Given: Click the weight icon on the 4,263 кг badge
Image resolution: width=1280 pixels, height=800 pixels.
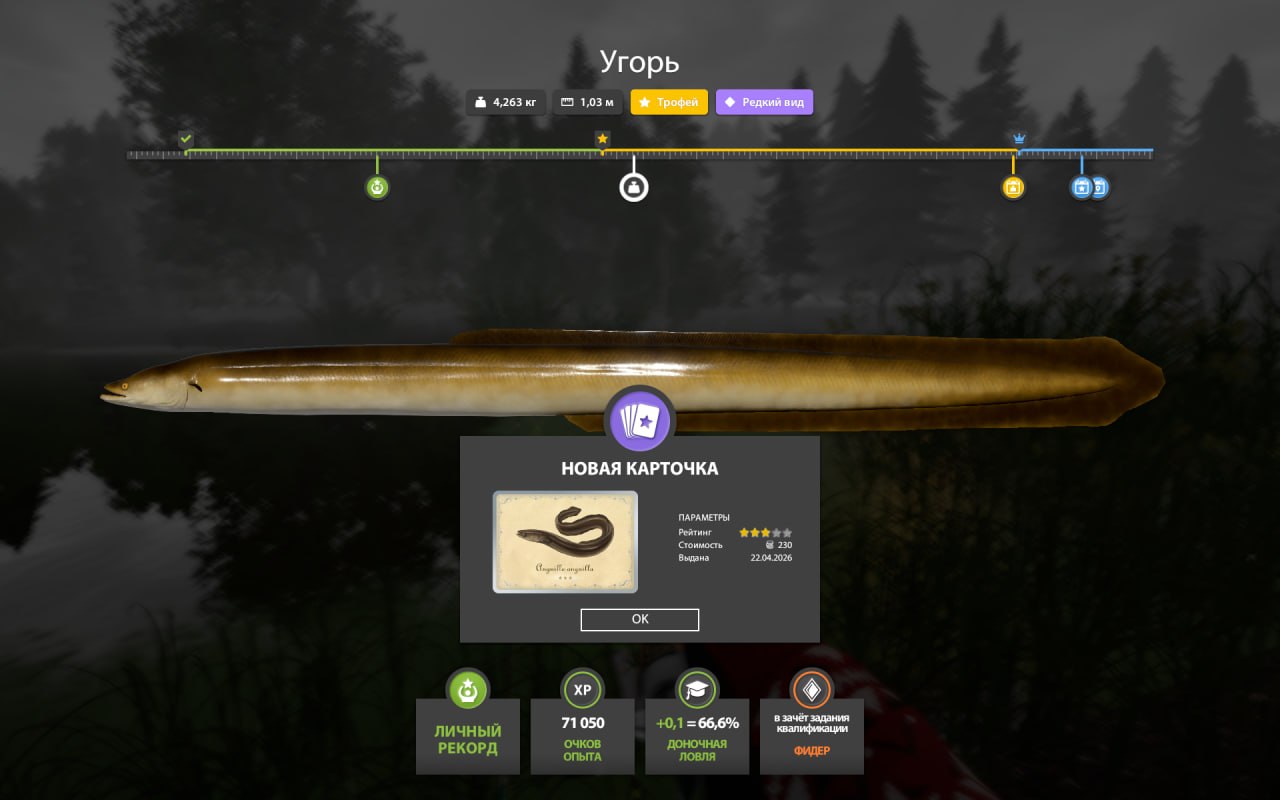Looking at the screenshot, I should pos(479,102).
